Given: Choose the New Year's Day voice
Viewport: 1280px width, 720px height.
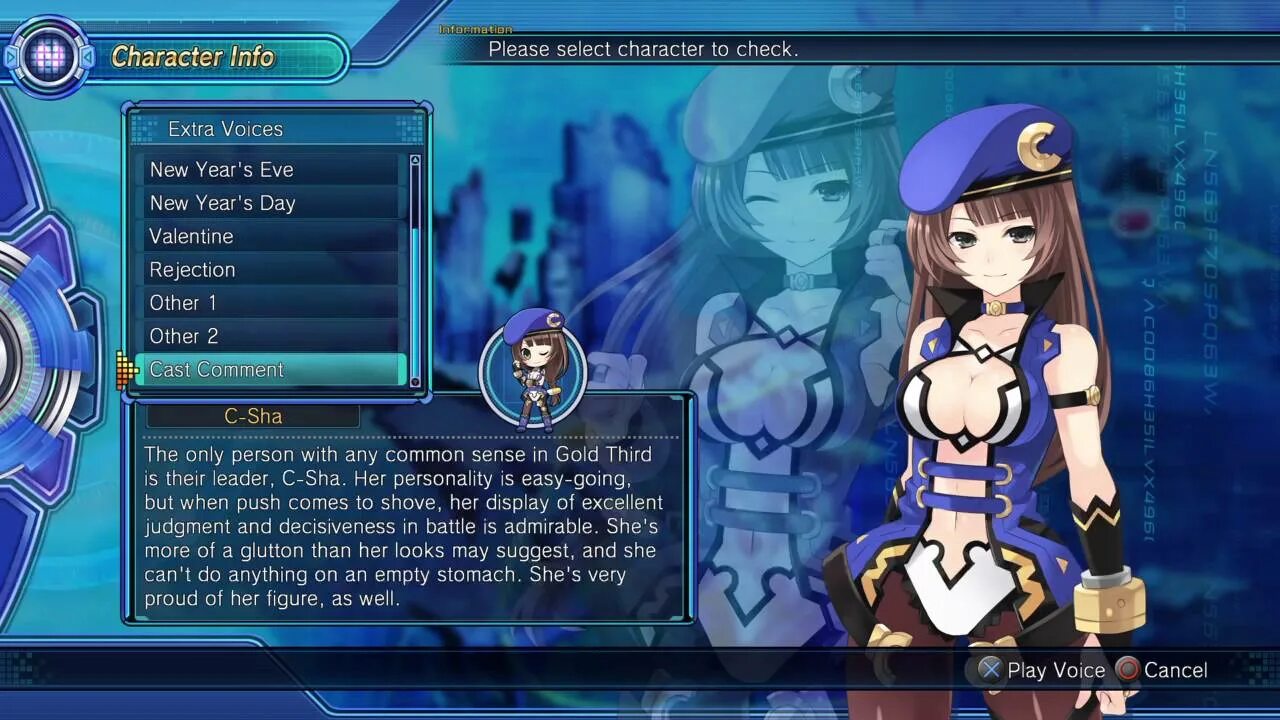Looking at the screenshot, I should [270, 203].
